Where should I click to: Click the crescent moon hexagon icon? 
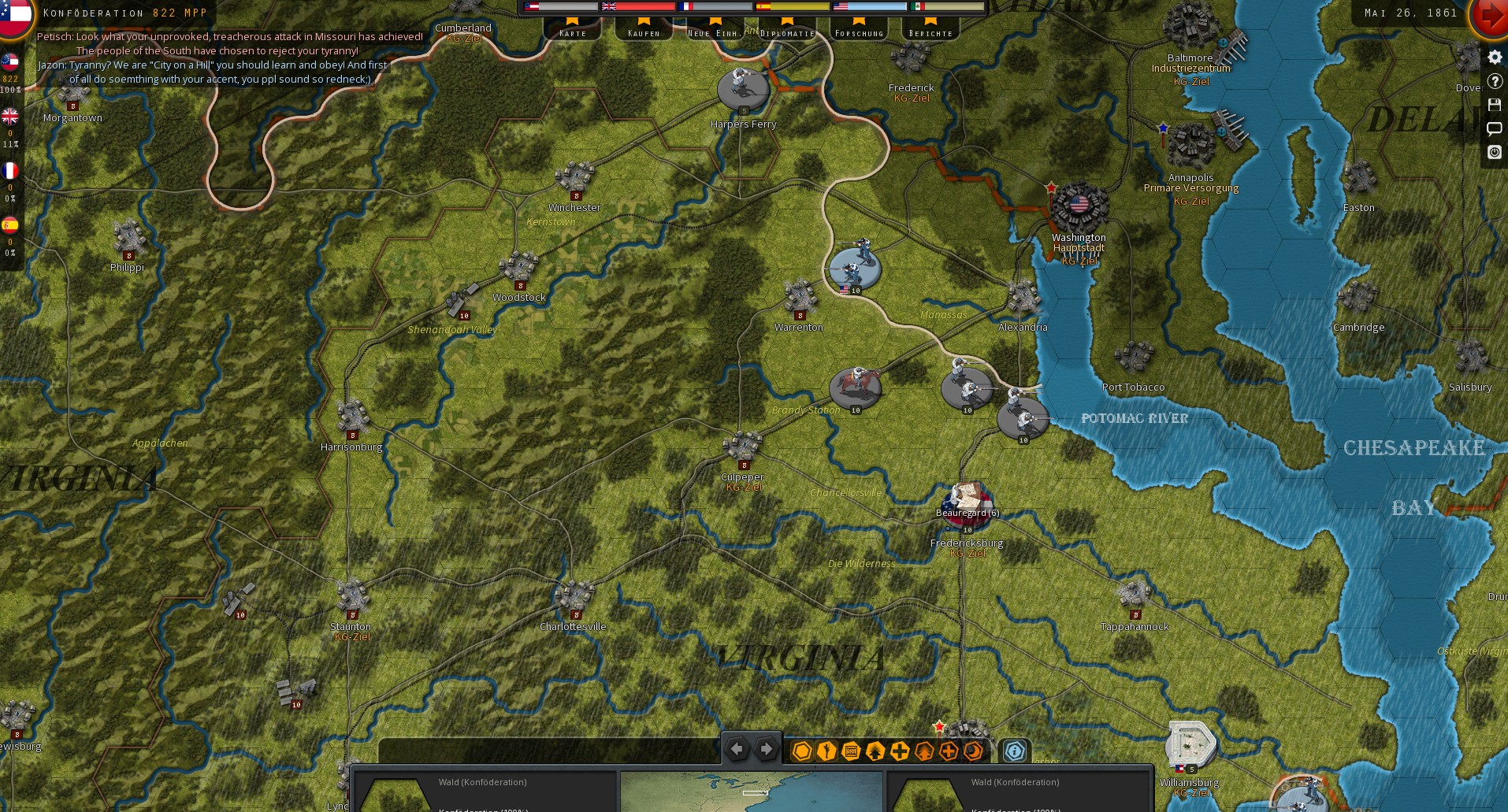(x=972, y=751)
